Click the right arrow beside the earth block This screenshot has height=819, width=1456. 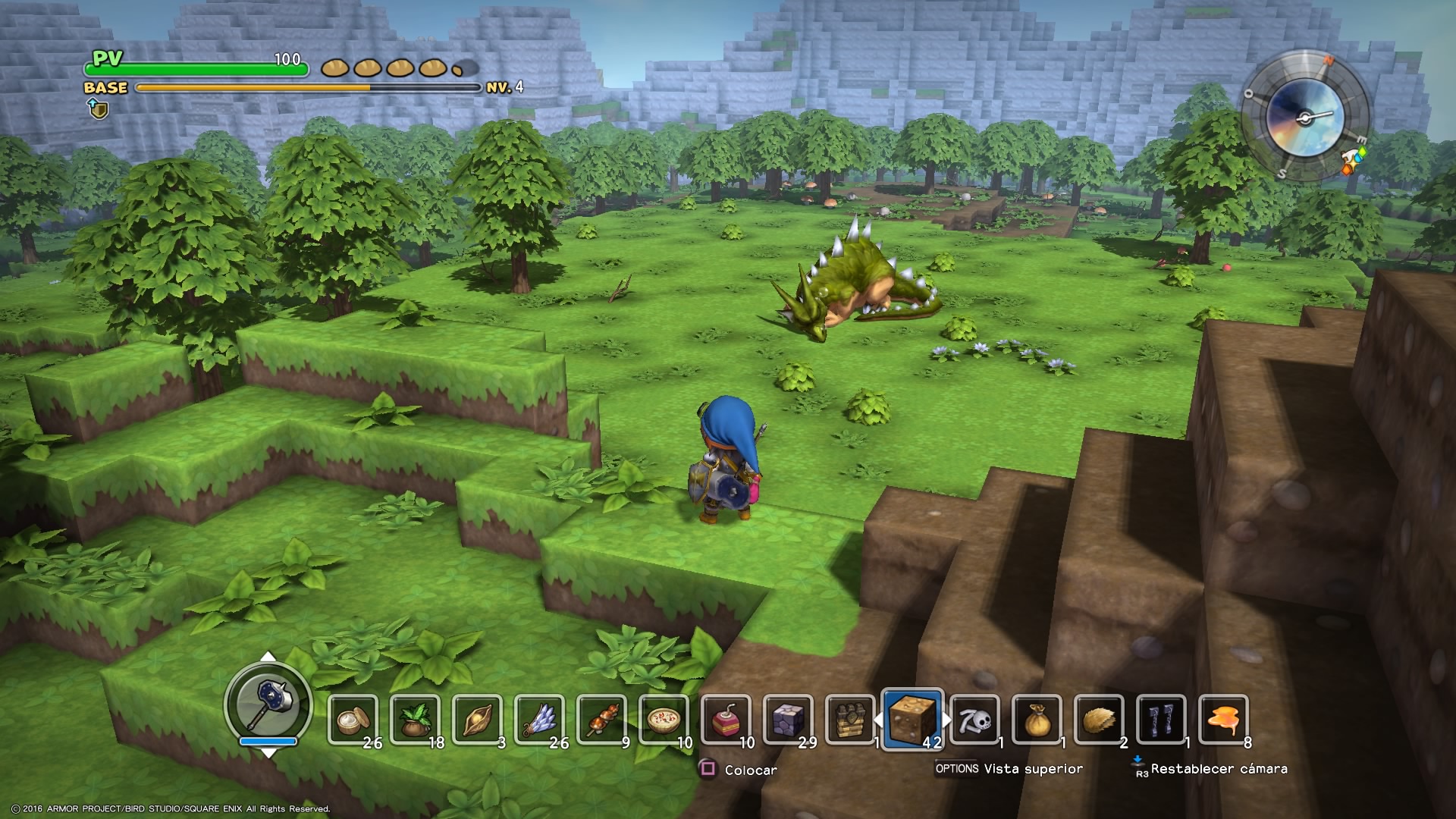click(x=947, y=720)
